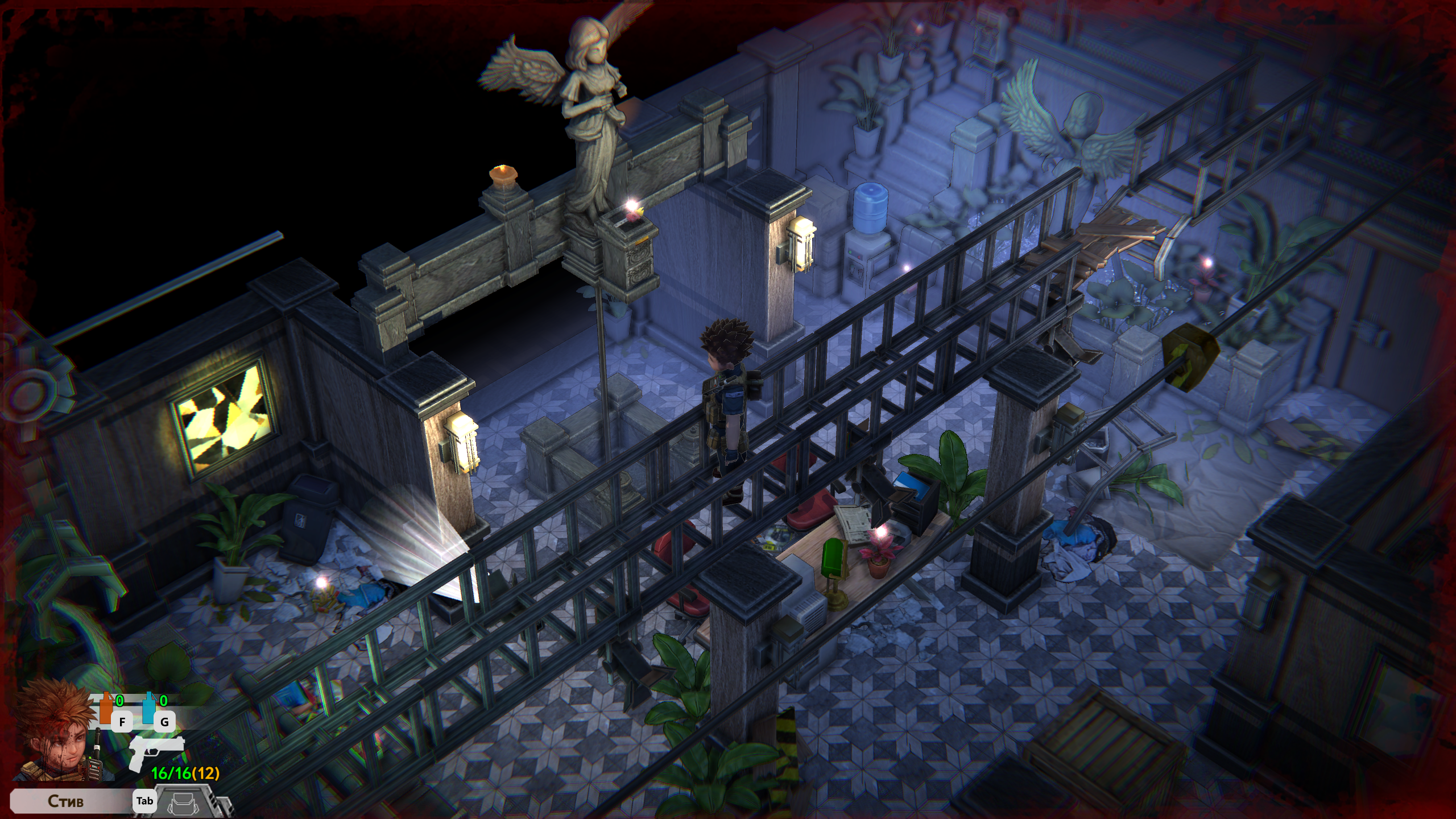Click the Стив name plate
The height and width of the screenshot is (819, 1456).
66,801
